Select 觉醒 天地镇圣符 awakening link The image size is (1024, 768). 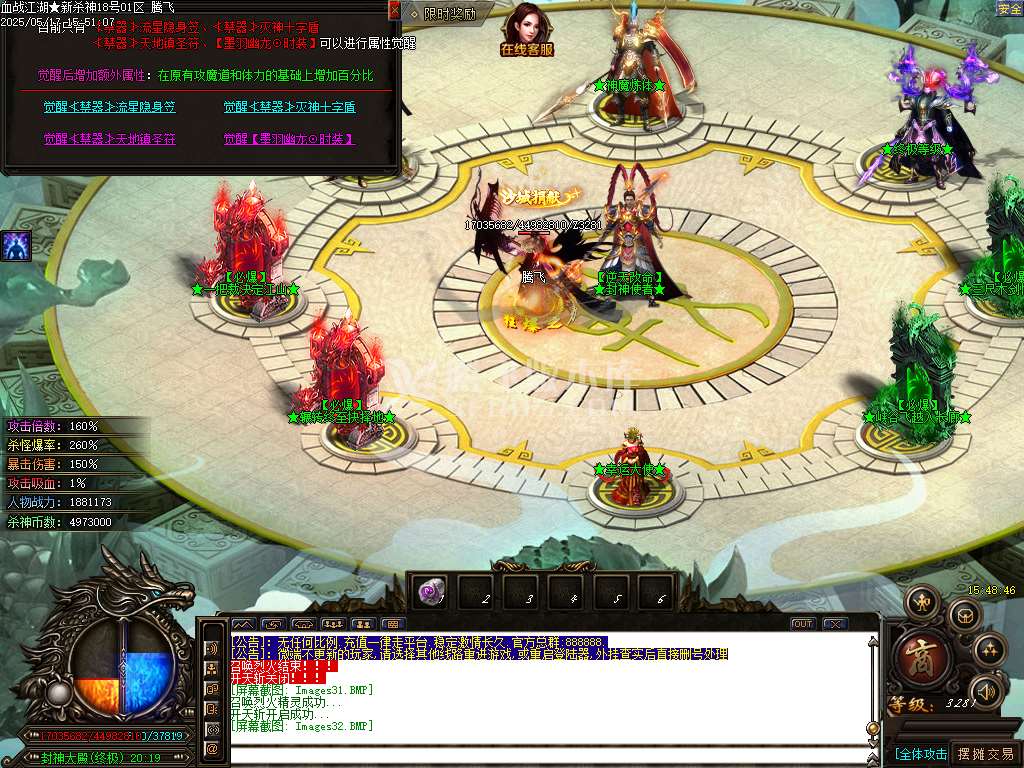[109, 139]
